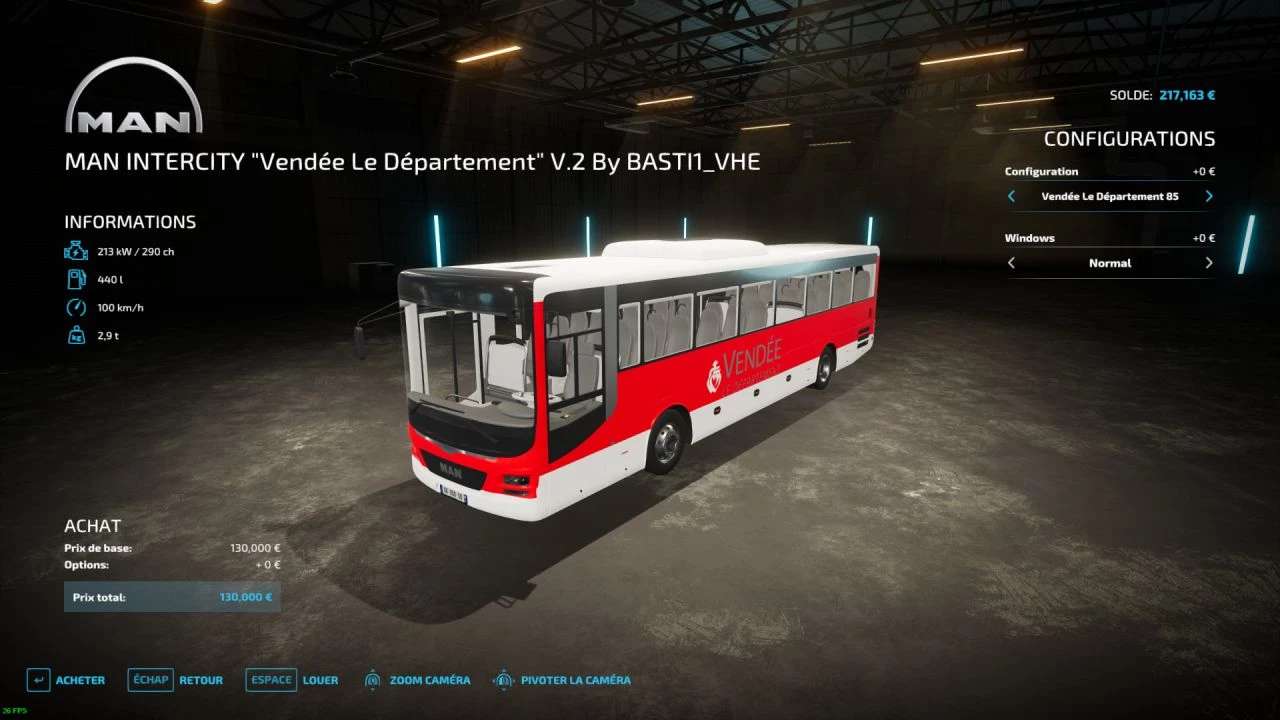Screen dimensions: 1280x720
Task: Click the fuel capacity icon next to 440 l
Action: pos(75,279)
